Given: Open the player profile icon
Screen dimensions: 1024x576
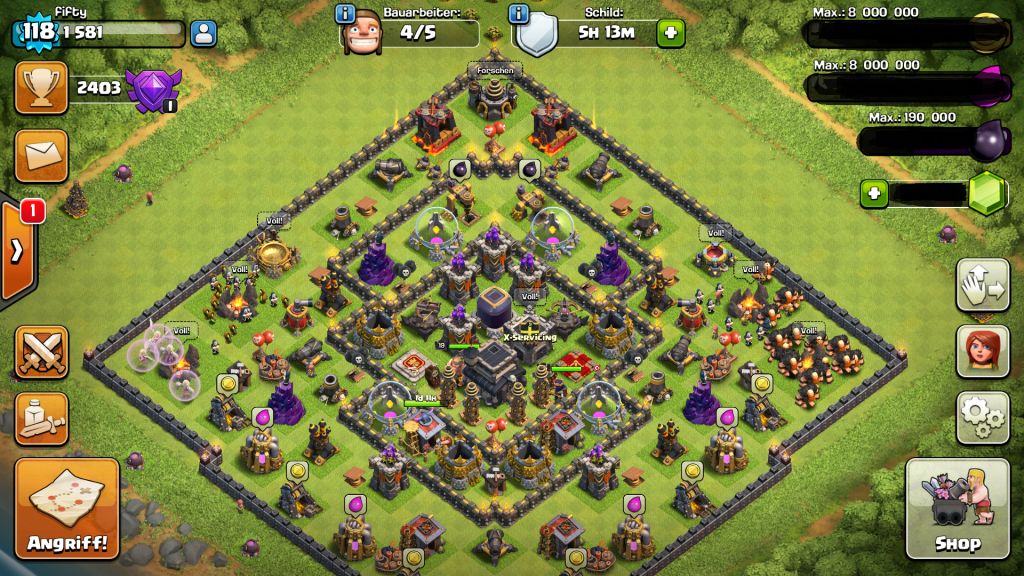Looking at the screenshot, I should (x=203, y=33).
